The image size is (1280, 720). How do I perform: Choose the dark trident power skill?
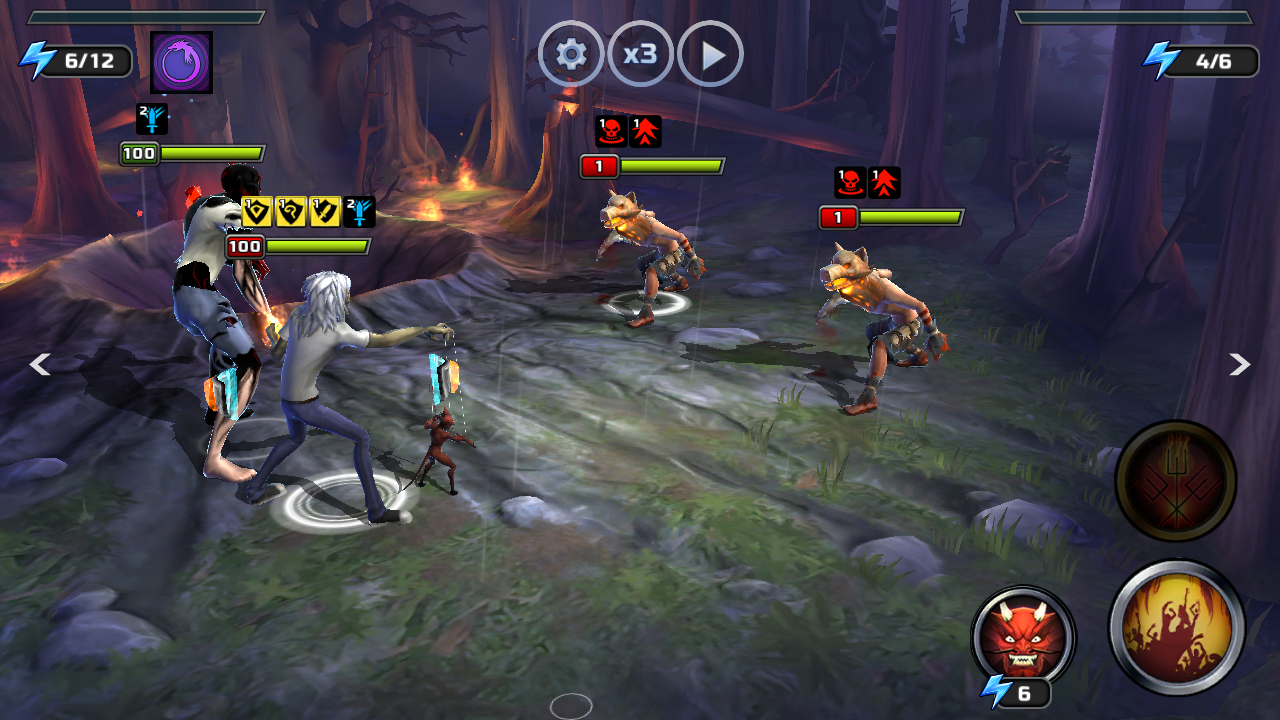click(x=1176, y=481)
